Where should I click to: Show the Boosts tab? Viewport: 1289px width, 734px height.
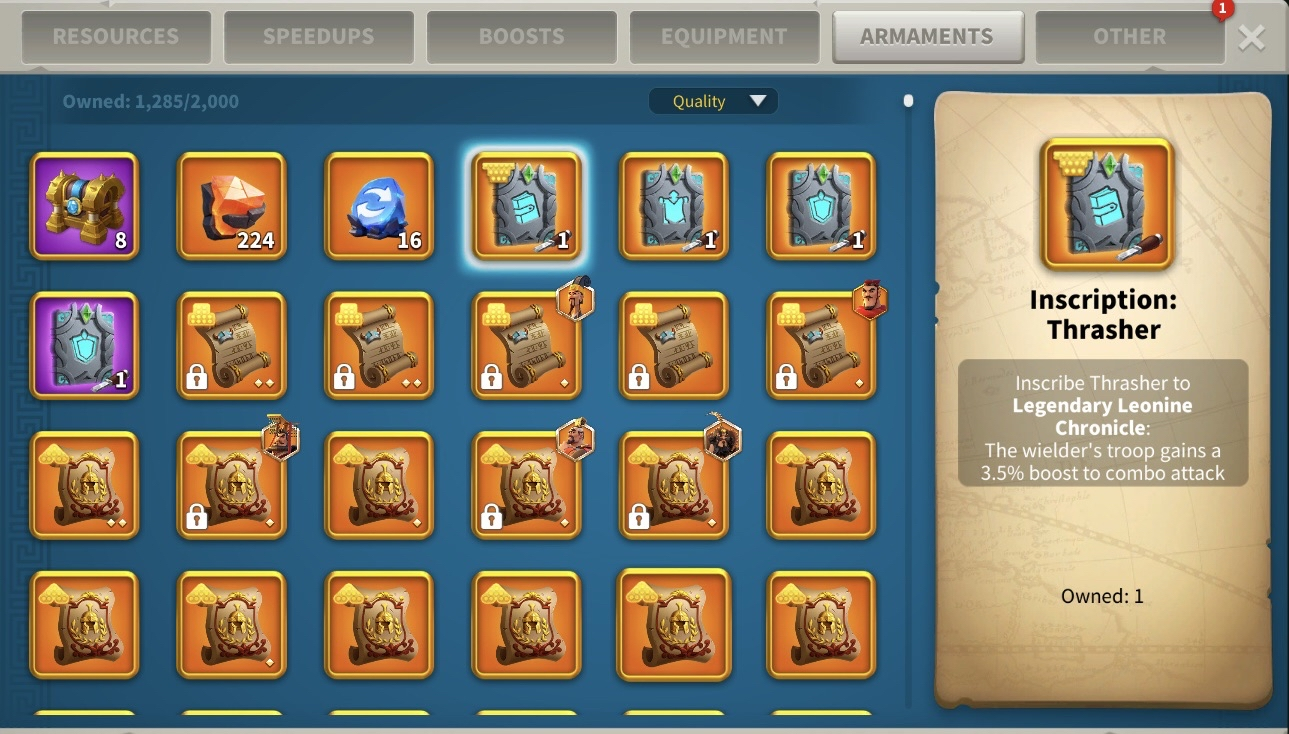coord(521,37)
